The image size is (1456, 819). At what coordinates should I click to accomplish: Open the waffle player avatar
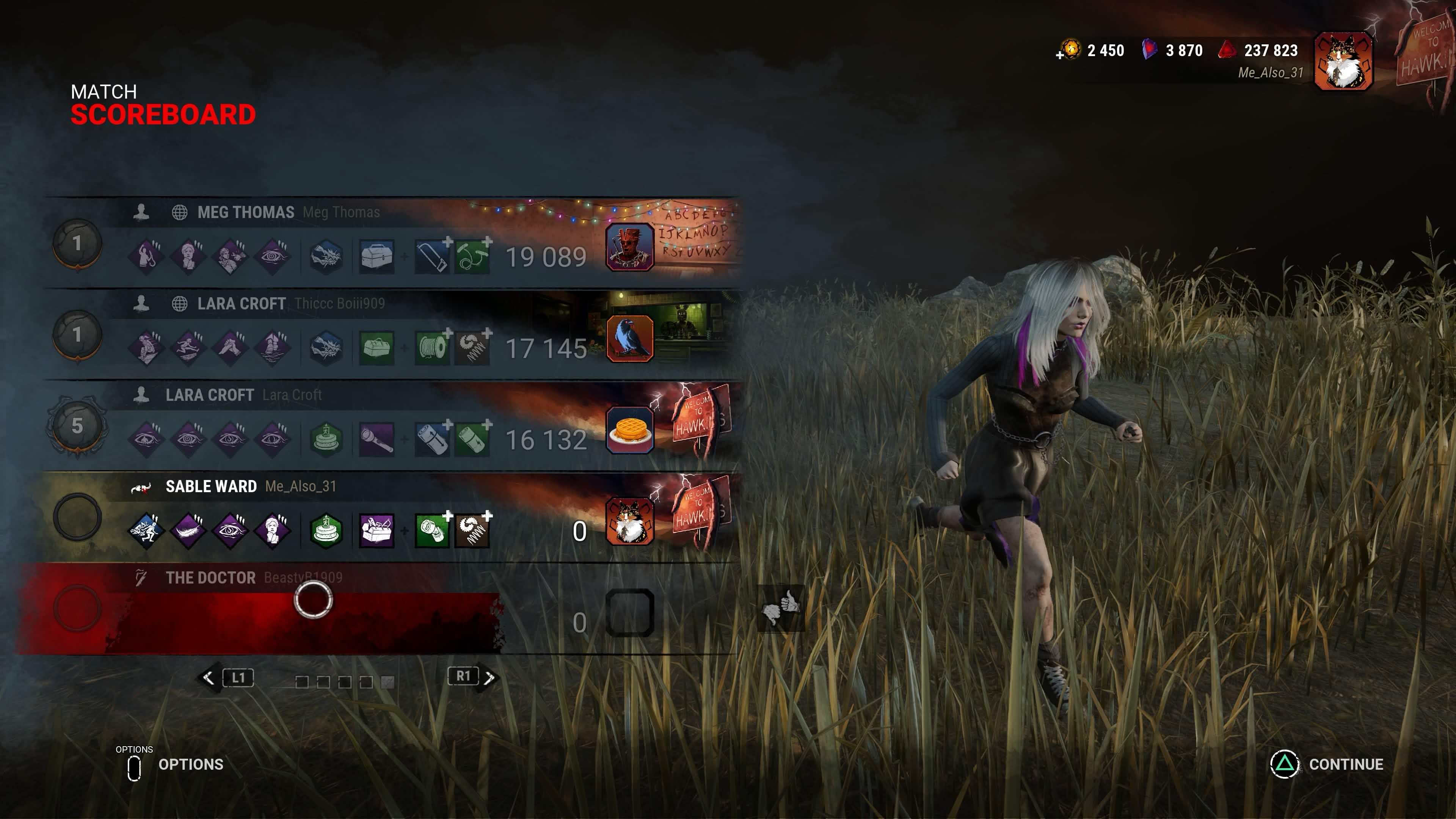[630, 430]
